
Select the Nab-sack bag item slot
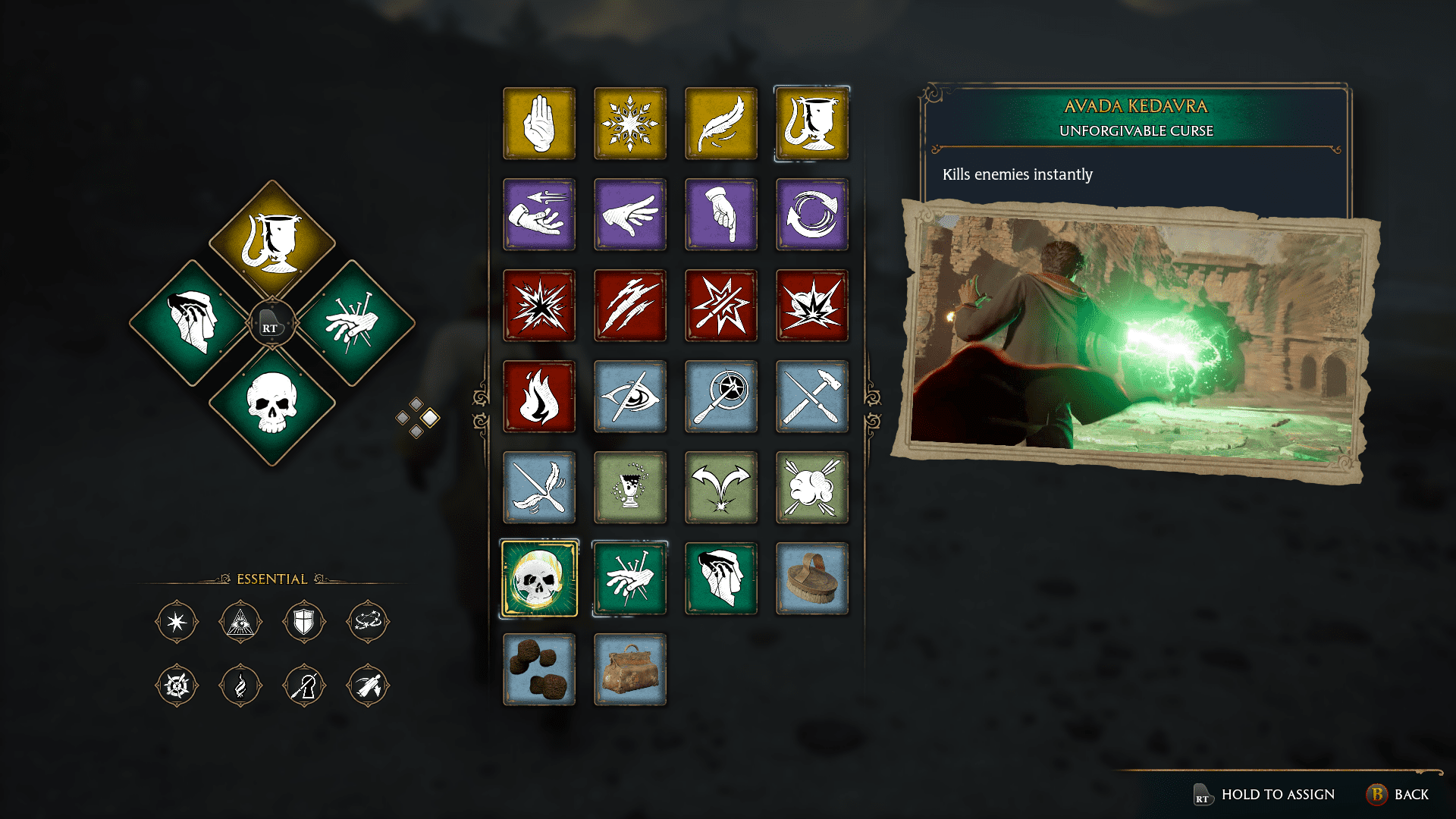[x=630, y=670]
